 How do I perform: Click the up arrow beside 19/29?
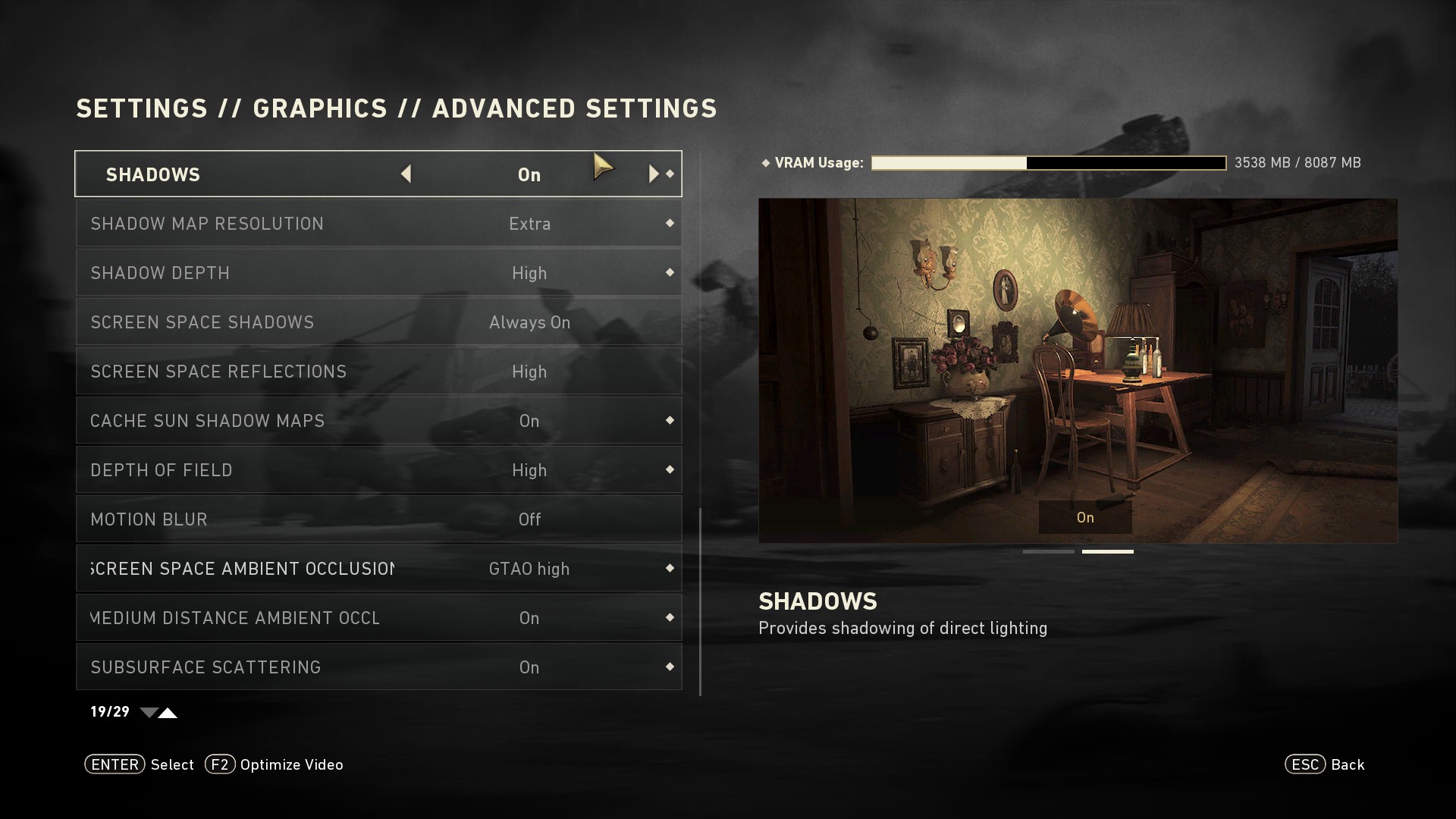(x=168, y=713)
